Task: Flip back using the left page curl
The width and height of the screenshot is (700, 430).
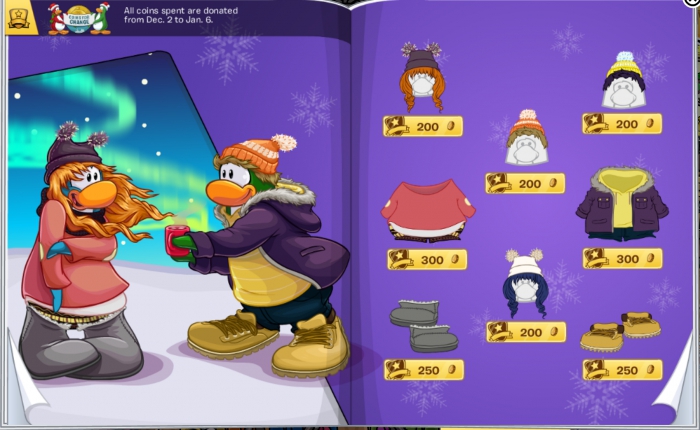Action: pyautogui.click(x=22, y=400)
